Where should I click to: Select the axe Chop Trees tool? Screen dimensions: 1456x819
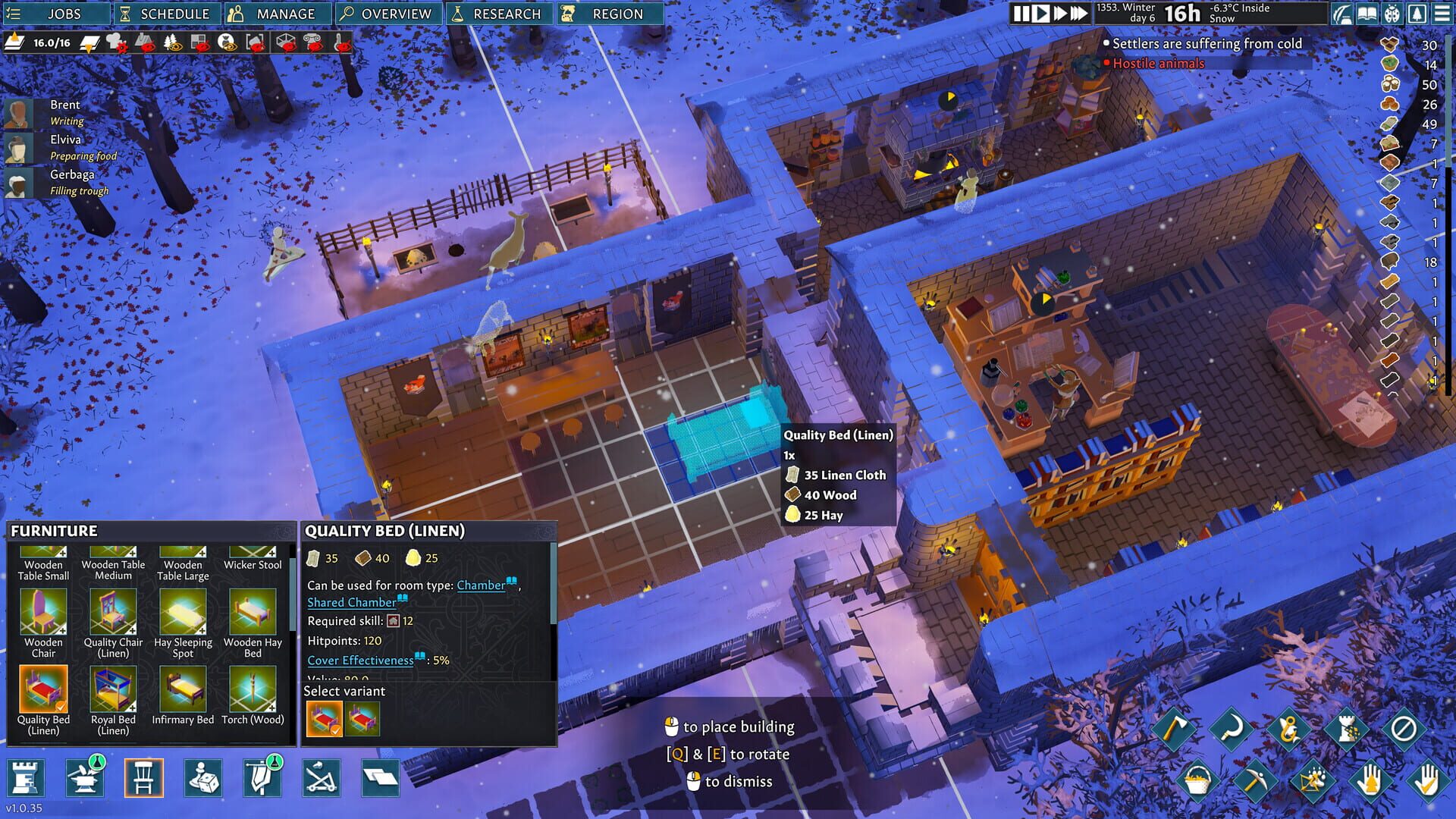(1172, 728)
